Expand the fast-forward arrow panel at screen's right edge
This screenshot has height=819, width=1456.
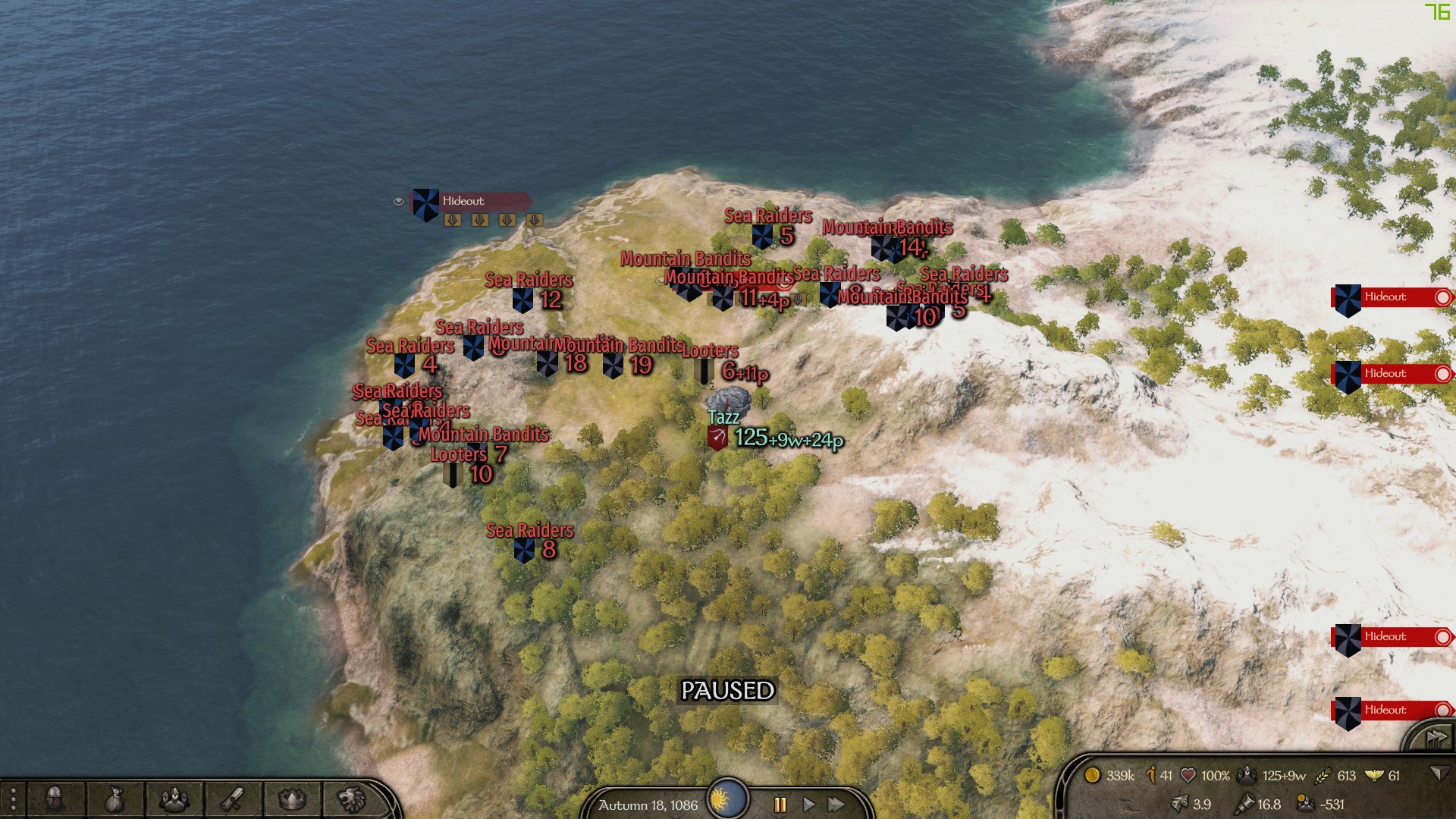coord(1436,735)
